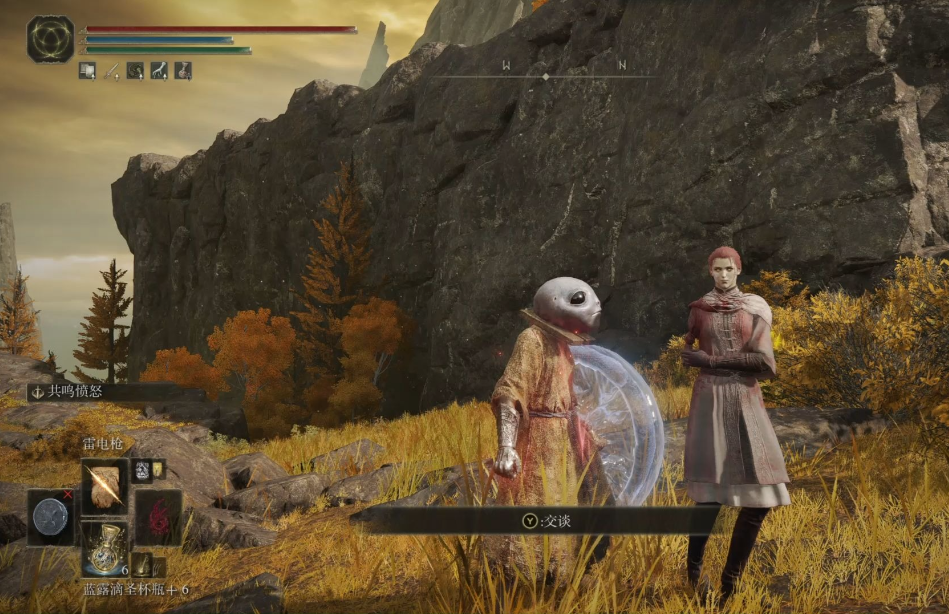
Task: Click the shield buff status icon
Action: [x=87, y=71]
